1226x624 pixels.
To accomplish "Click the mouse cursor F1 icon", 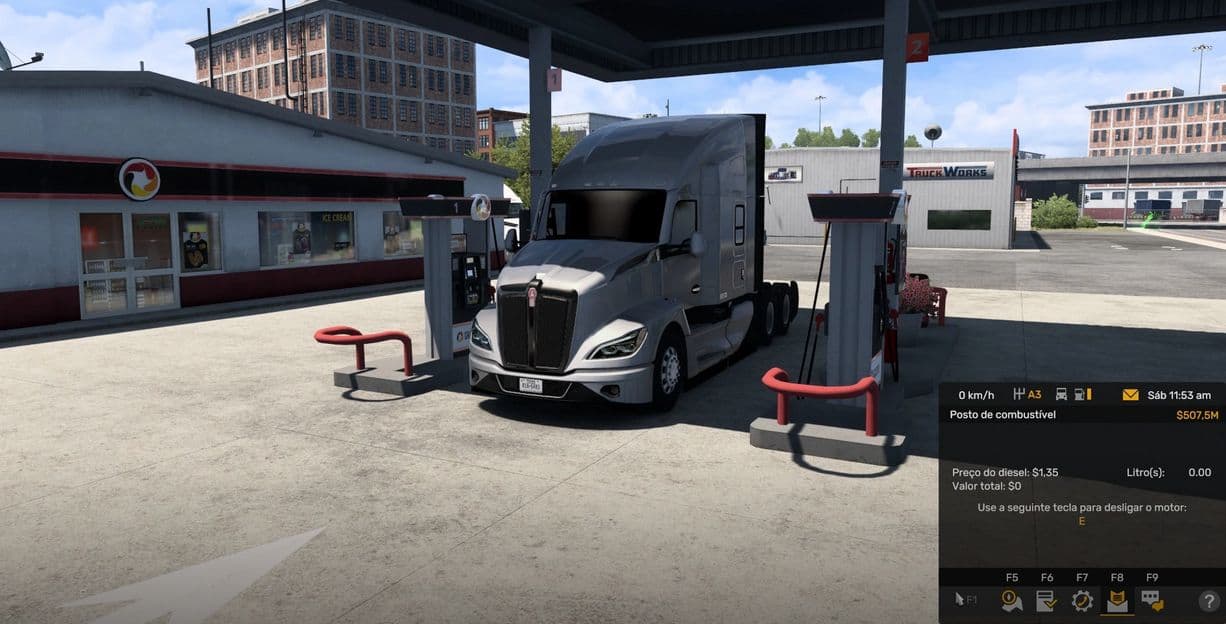I will click(x=966, y=600).
